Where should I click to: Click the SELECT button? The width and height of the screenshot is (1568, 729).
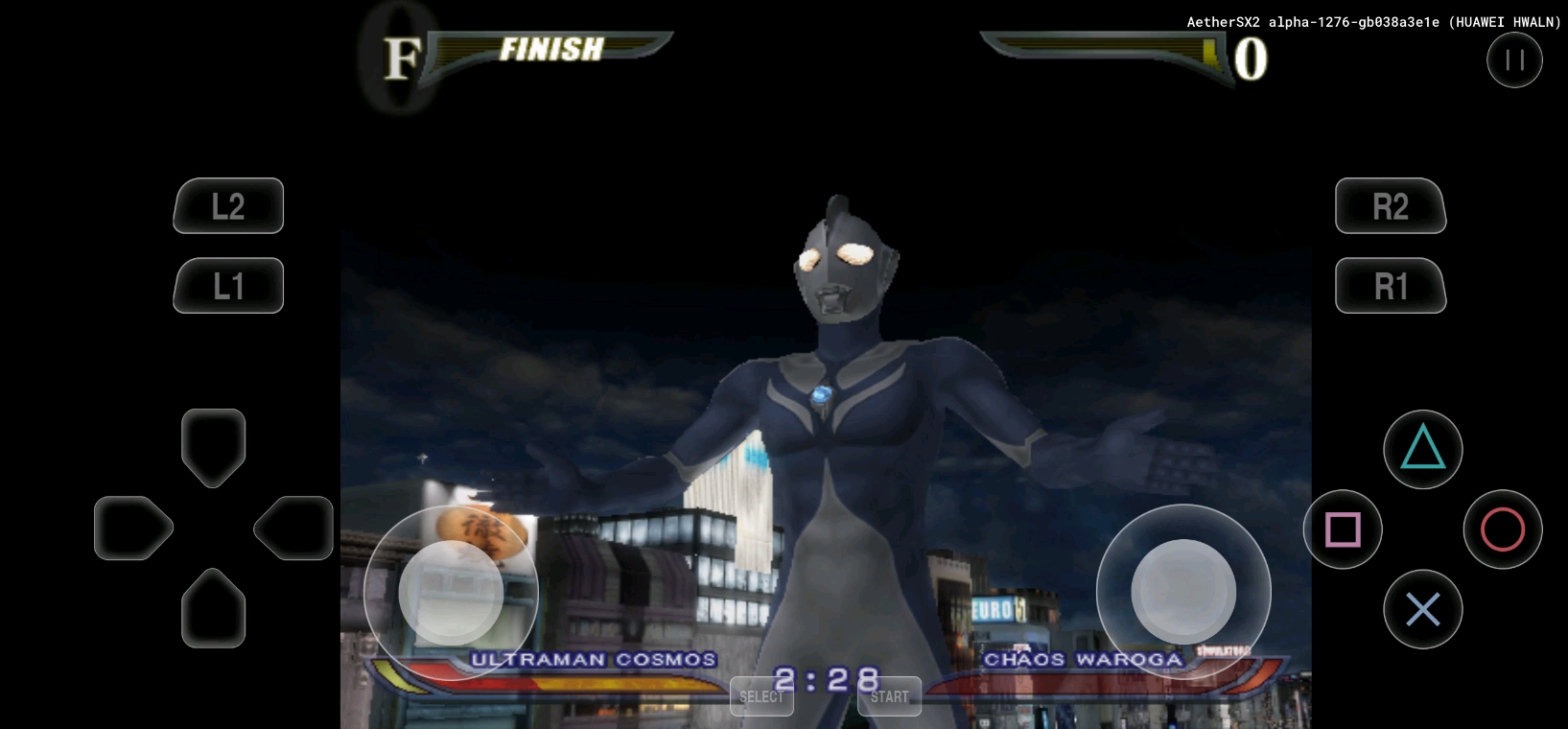(761, 696)
